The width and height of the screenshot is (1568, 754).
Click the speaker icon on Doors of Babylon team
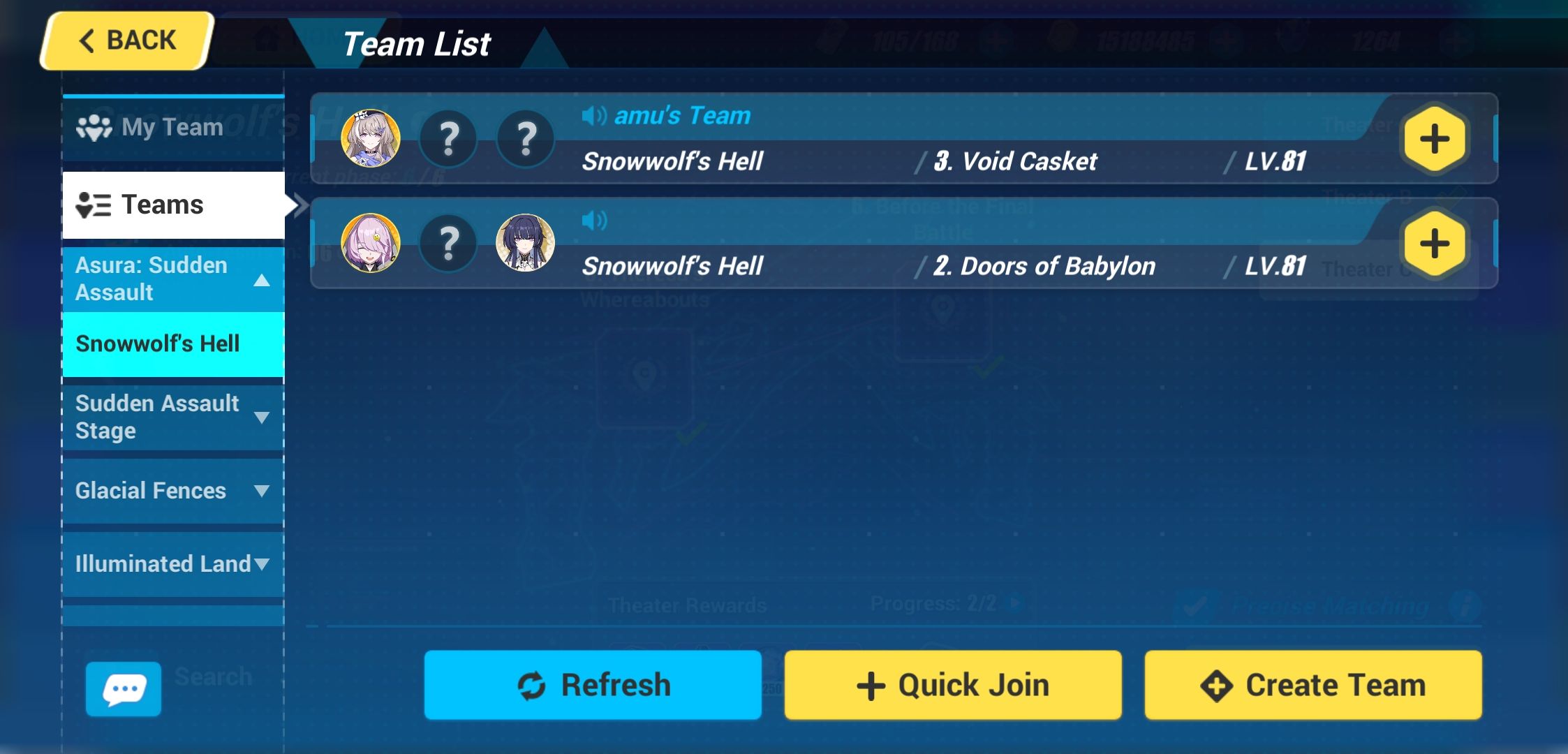(x=594, y=219)
